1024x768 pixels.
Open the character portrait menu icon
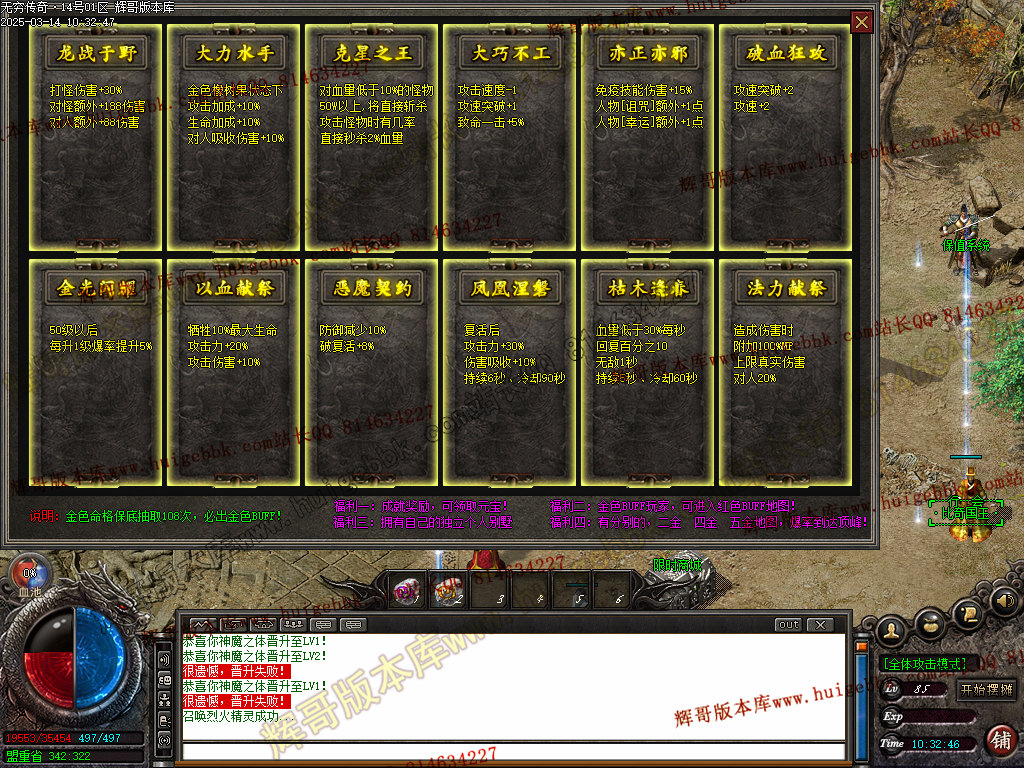[891, 630]
